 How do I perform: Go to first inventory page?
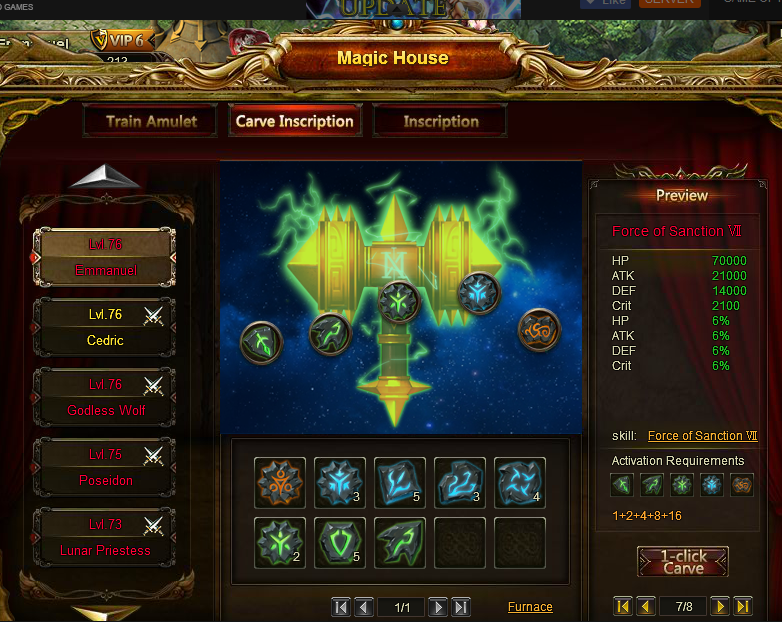[x=341, y=607]
